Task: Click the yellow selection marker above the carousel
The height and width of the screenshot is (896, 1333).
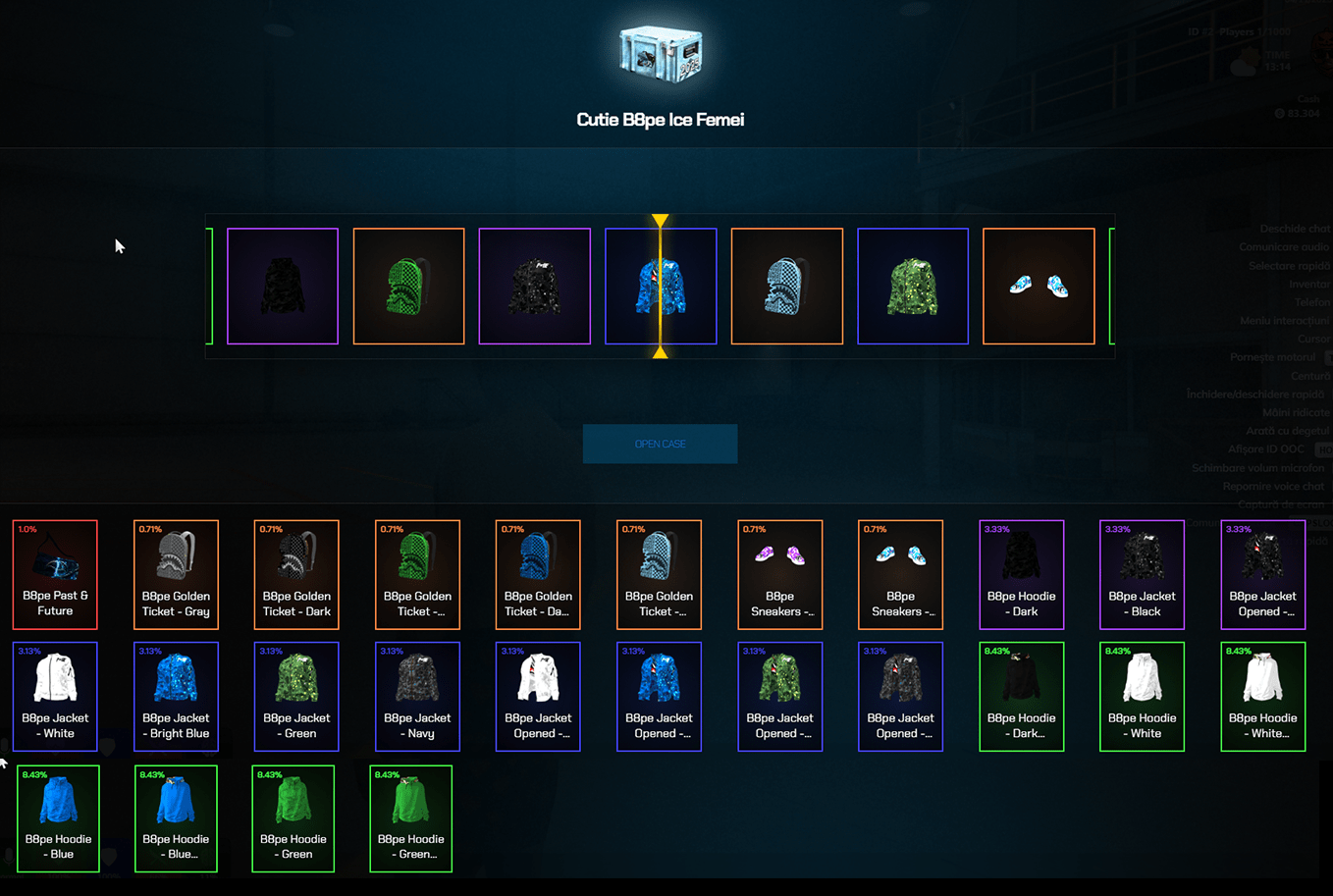Action: point(660,219)
